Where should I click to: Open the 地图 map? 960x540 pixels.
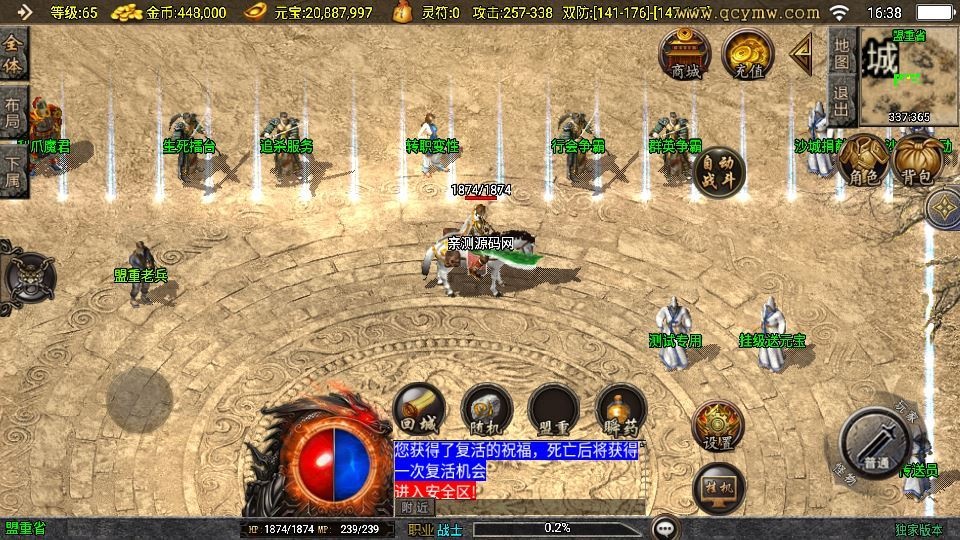click(x=841, y=53)
